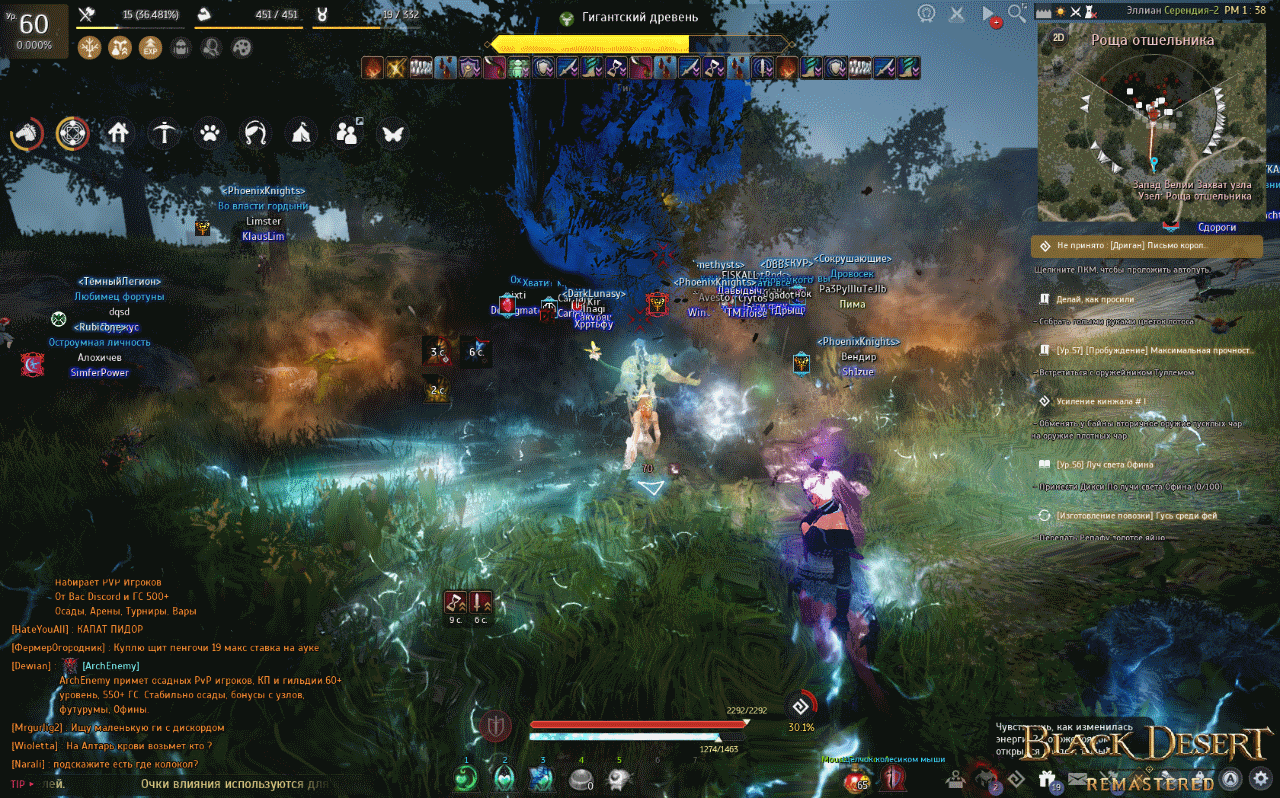Toggle the minimap 2D view button

[1059, 40]
